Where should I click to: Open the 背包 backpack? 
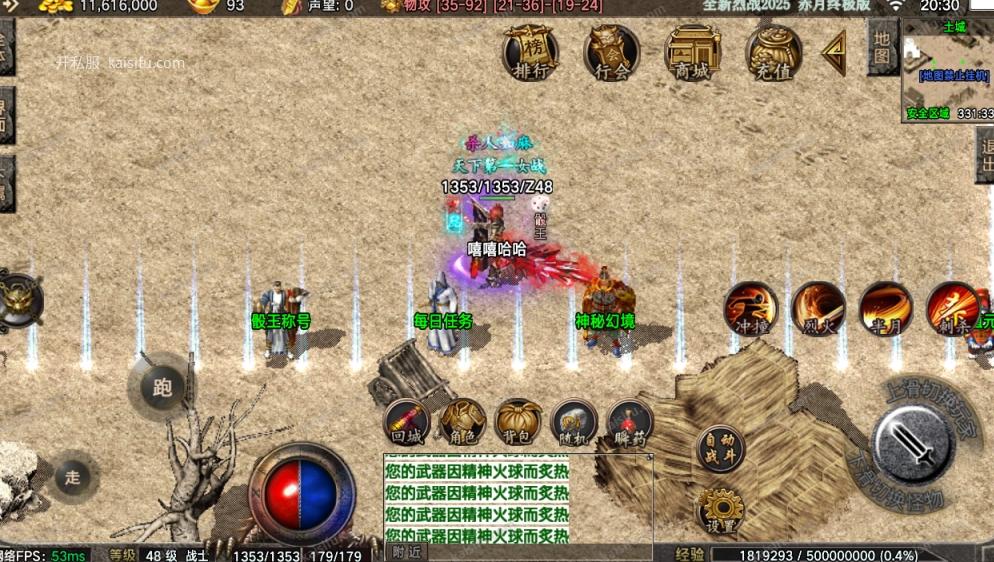click(x=519, y=423)
